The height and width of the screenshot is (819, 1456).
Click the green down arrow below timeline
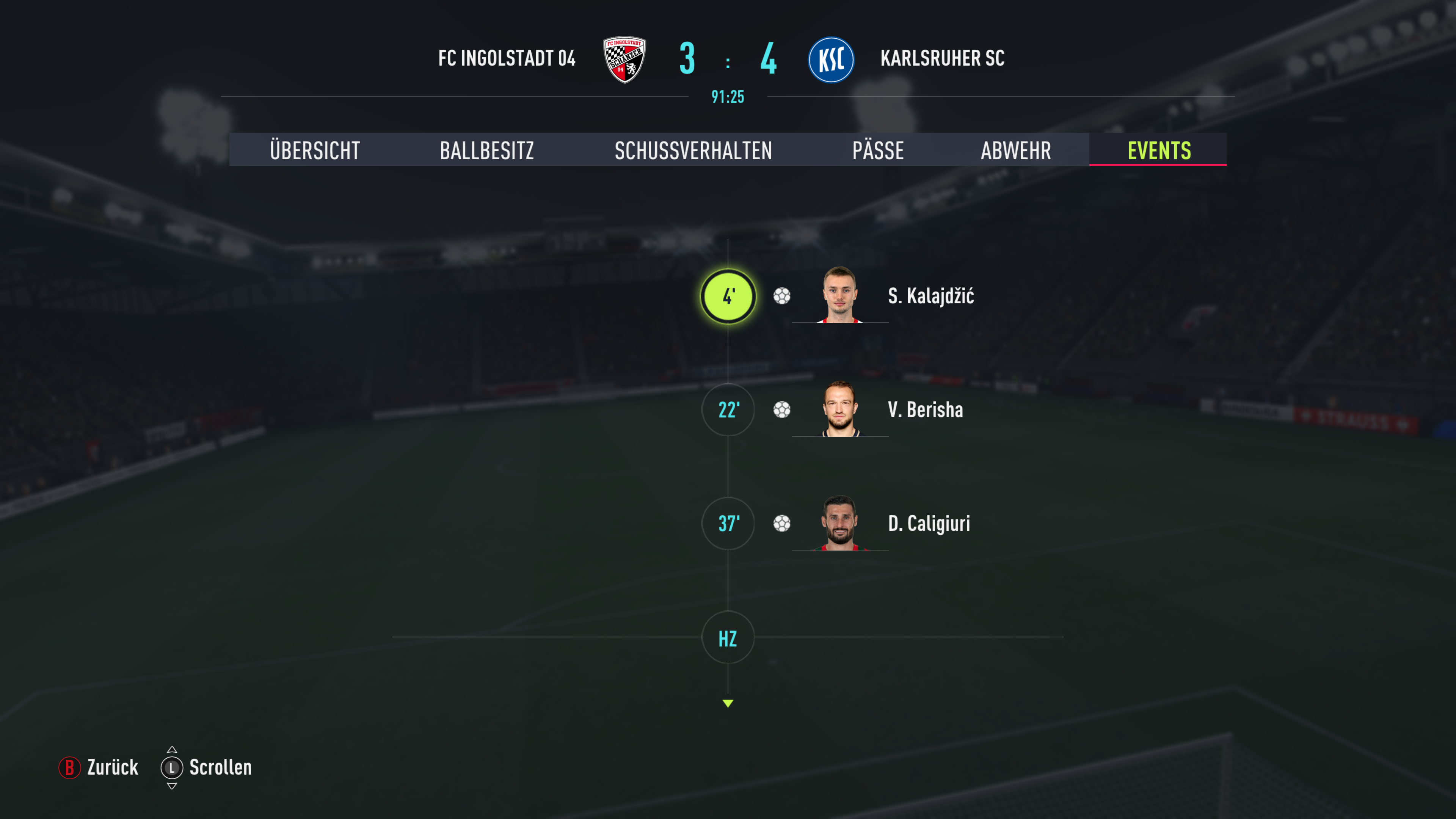(x=728, y=703)
